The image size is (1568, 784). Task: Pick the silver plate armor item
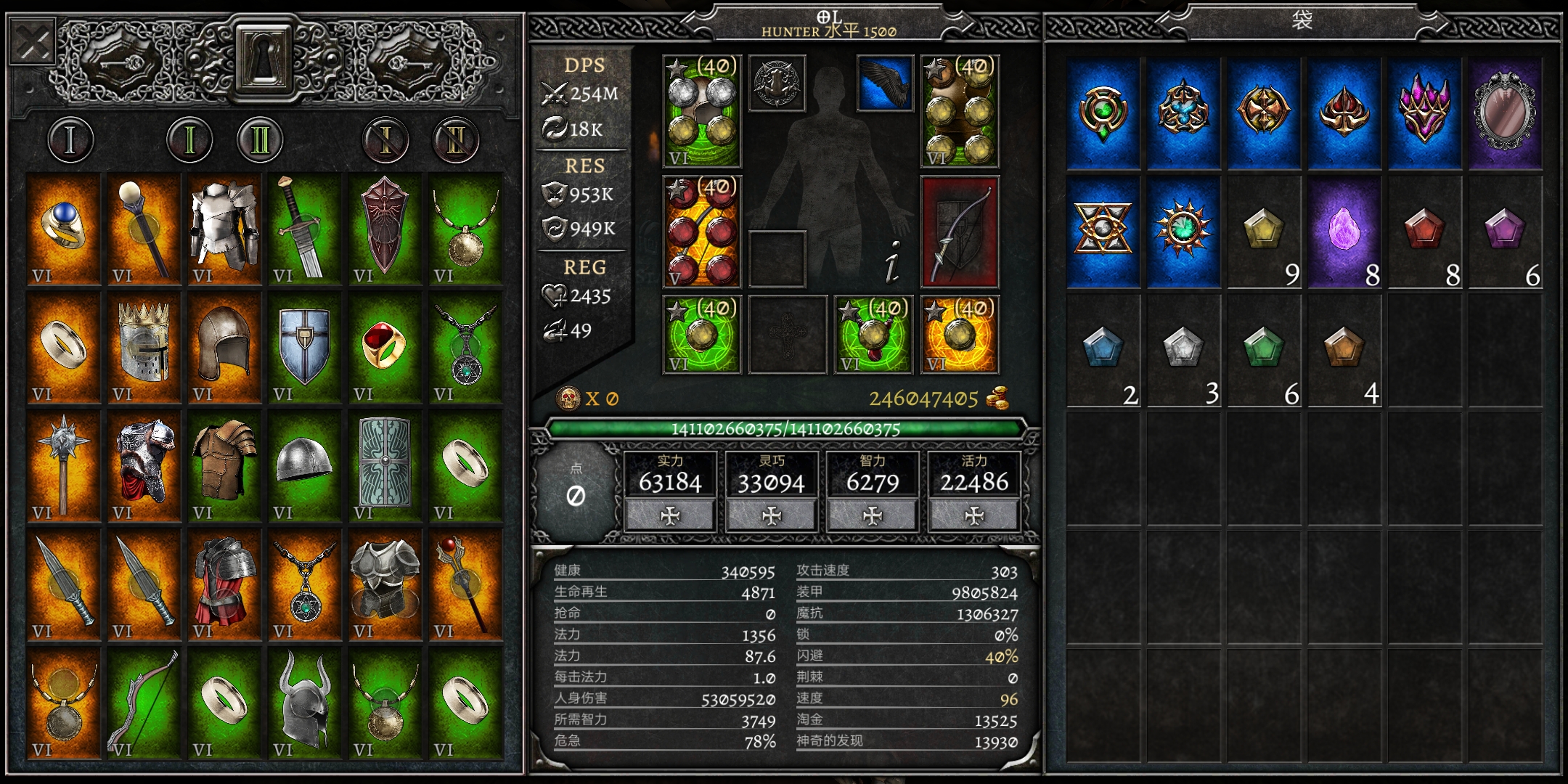tap(224, 229)
